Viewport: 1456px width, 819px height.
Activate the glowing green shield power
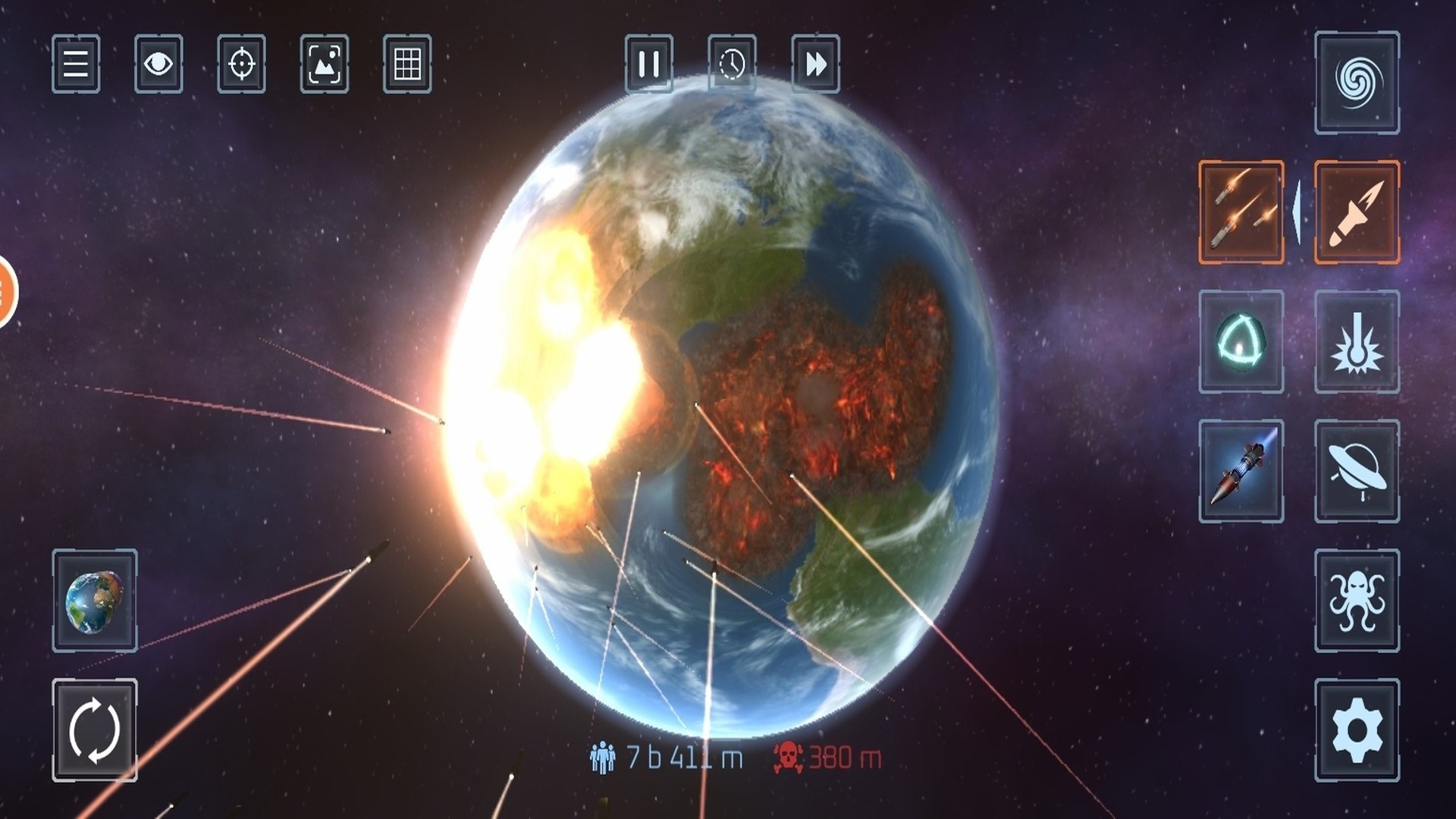point(1241,341)
